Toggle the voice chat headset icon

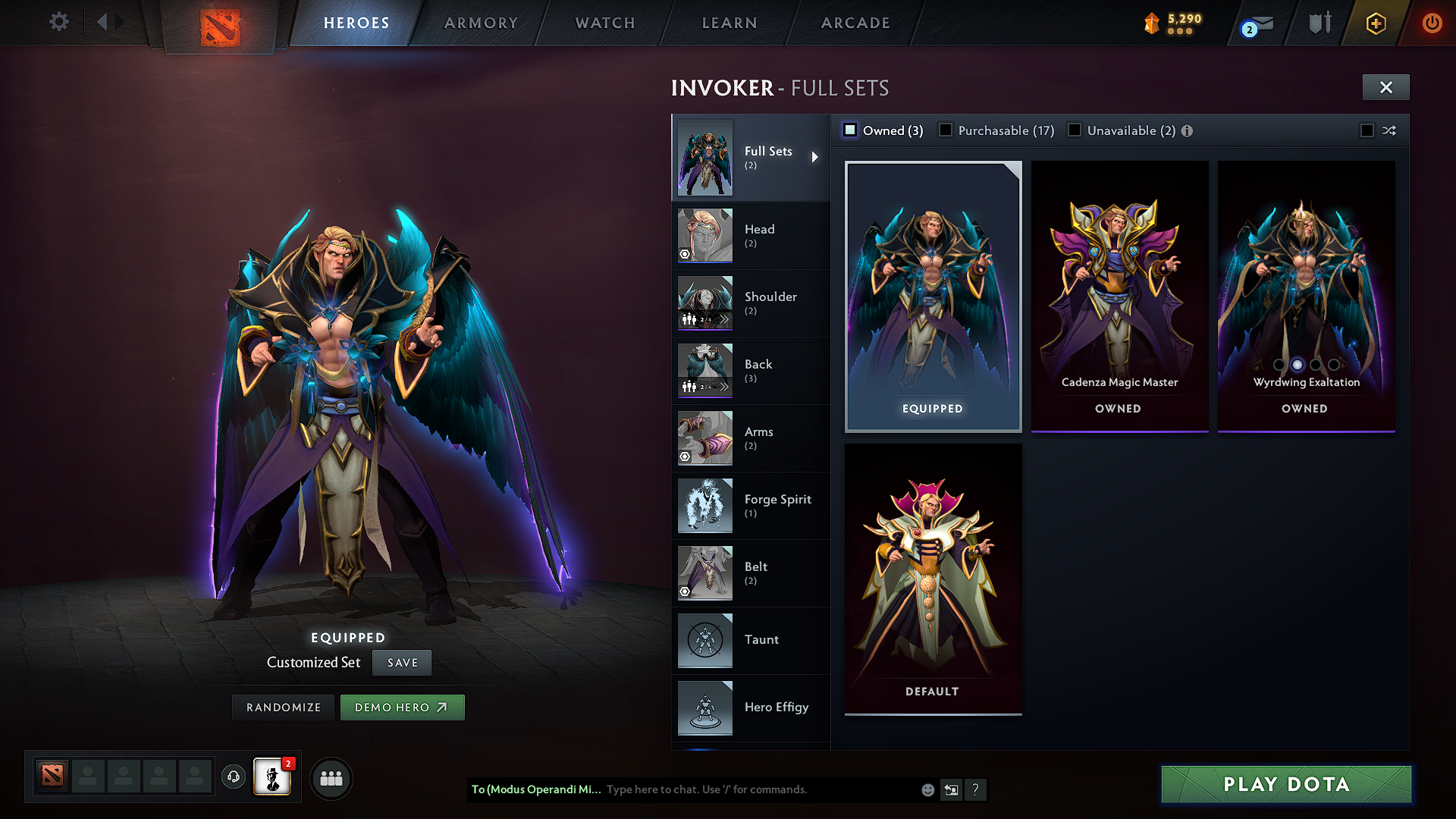pyautogui.click(x=233, y=777)
